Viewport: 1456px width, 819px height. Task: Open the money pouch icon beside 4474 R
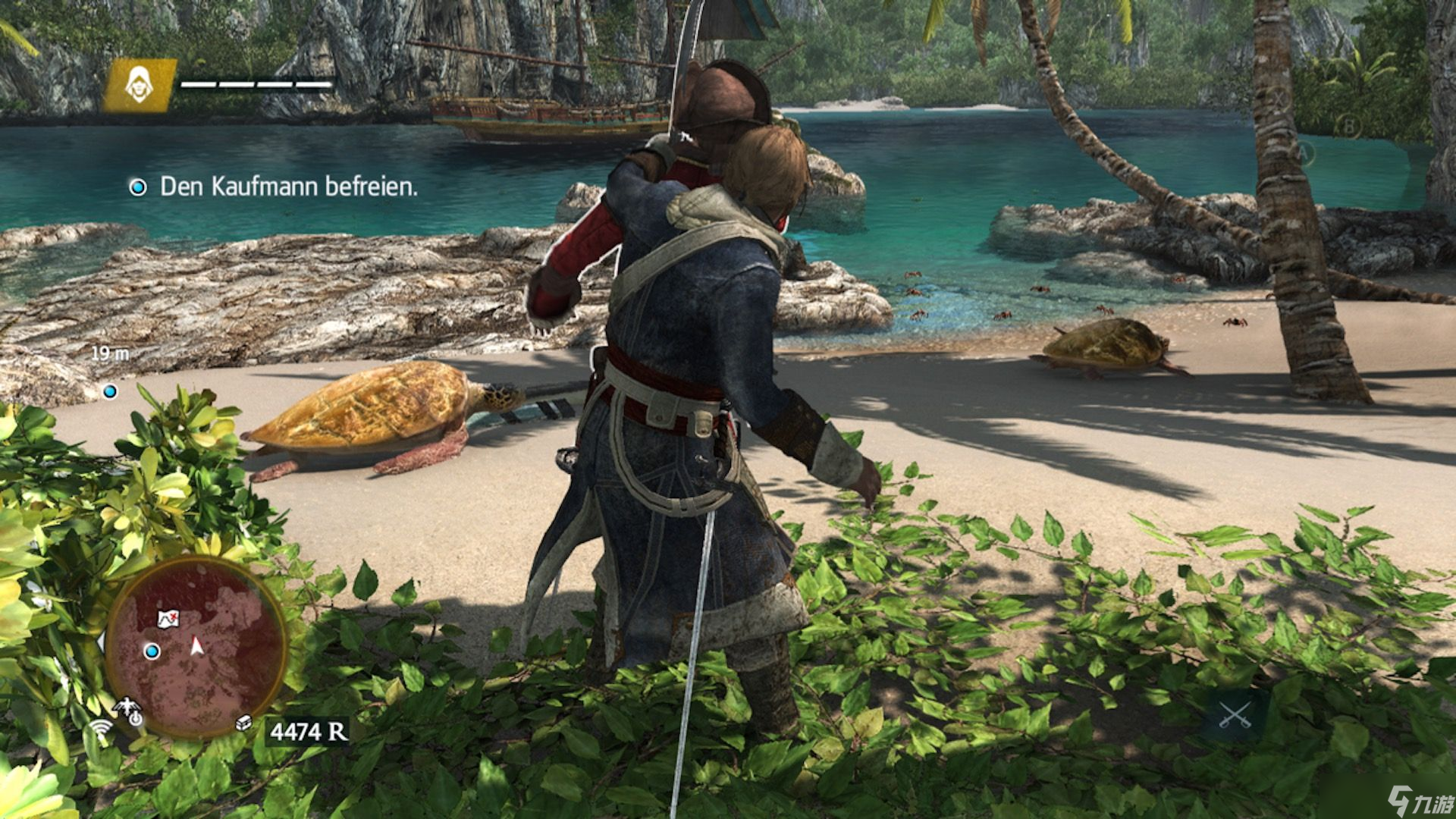pyautogui.click(x=243, y=723)
